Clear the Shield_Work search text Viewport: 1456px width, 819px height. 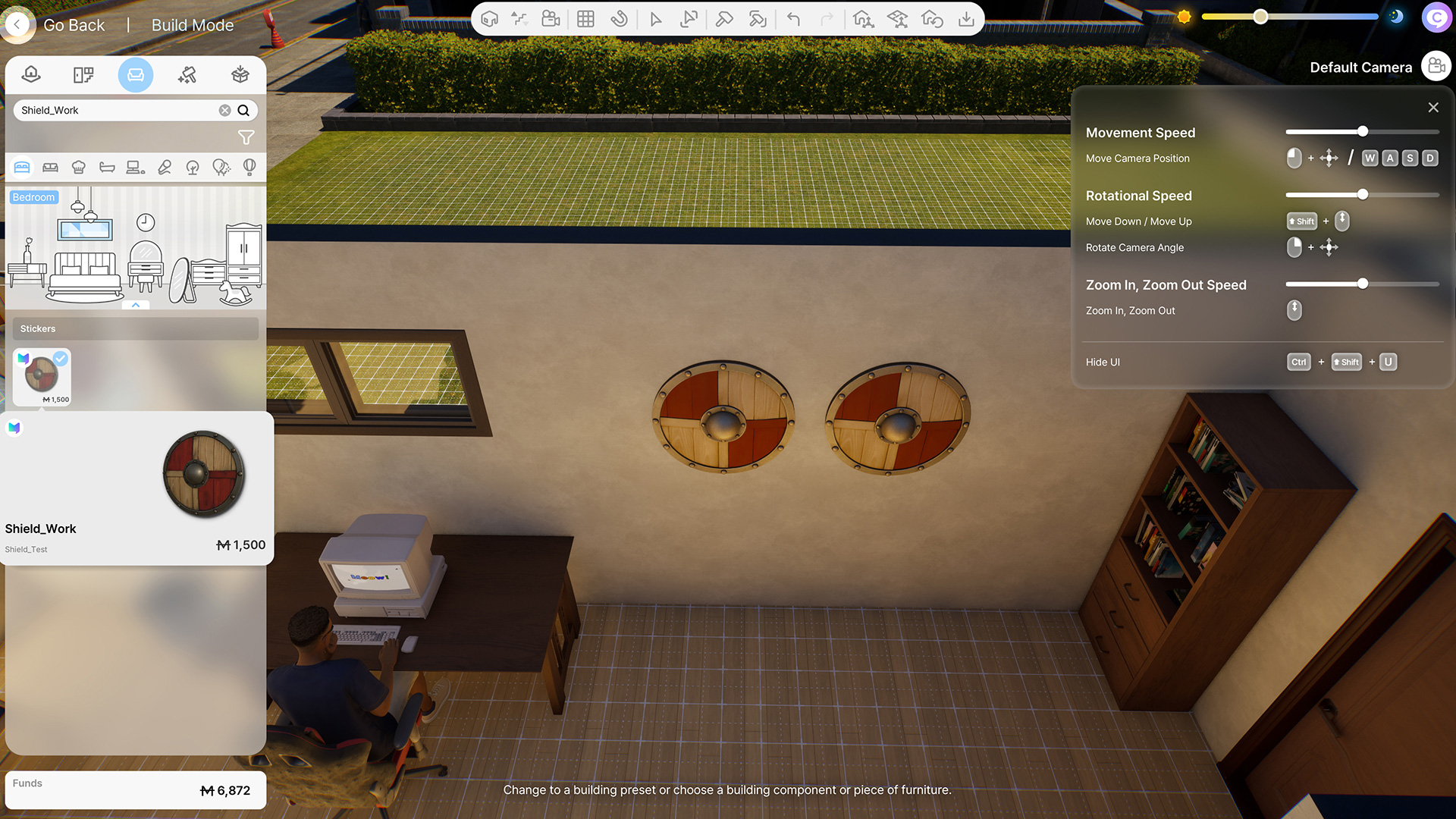point(224,111)
